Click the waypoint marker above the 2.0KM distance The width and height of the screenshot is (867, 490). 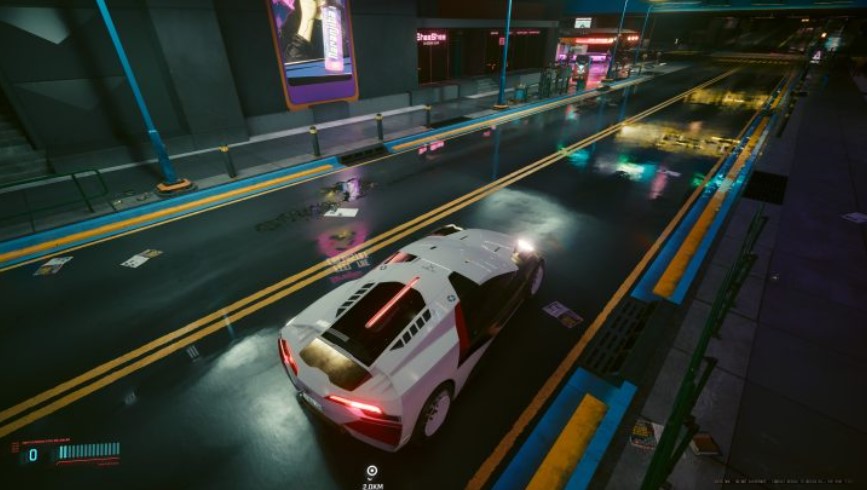pos(372,471)
